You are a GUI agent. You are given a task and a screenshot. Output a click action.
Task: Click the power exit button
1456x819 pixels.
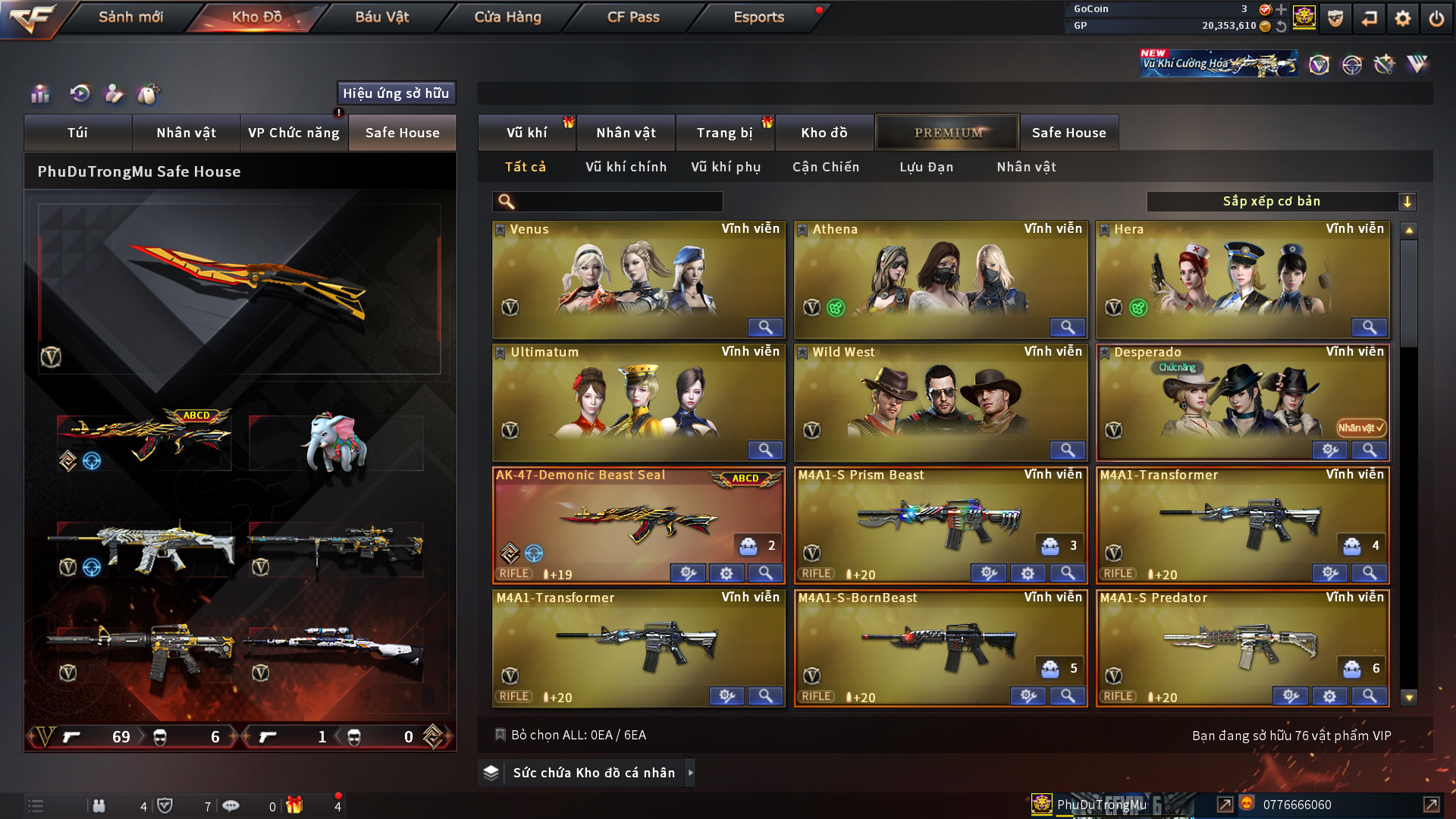pyautogui.click(x=1436, y=18)
